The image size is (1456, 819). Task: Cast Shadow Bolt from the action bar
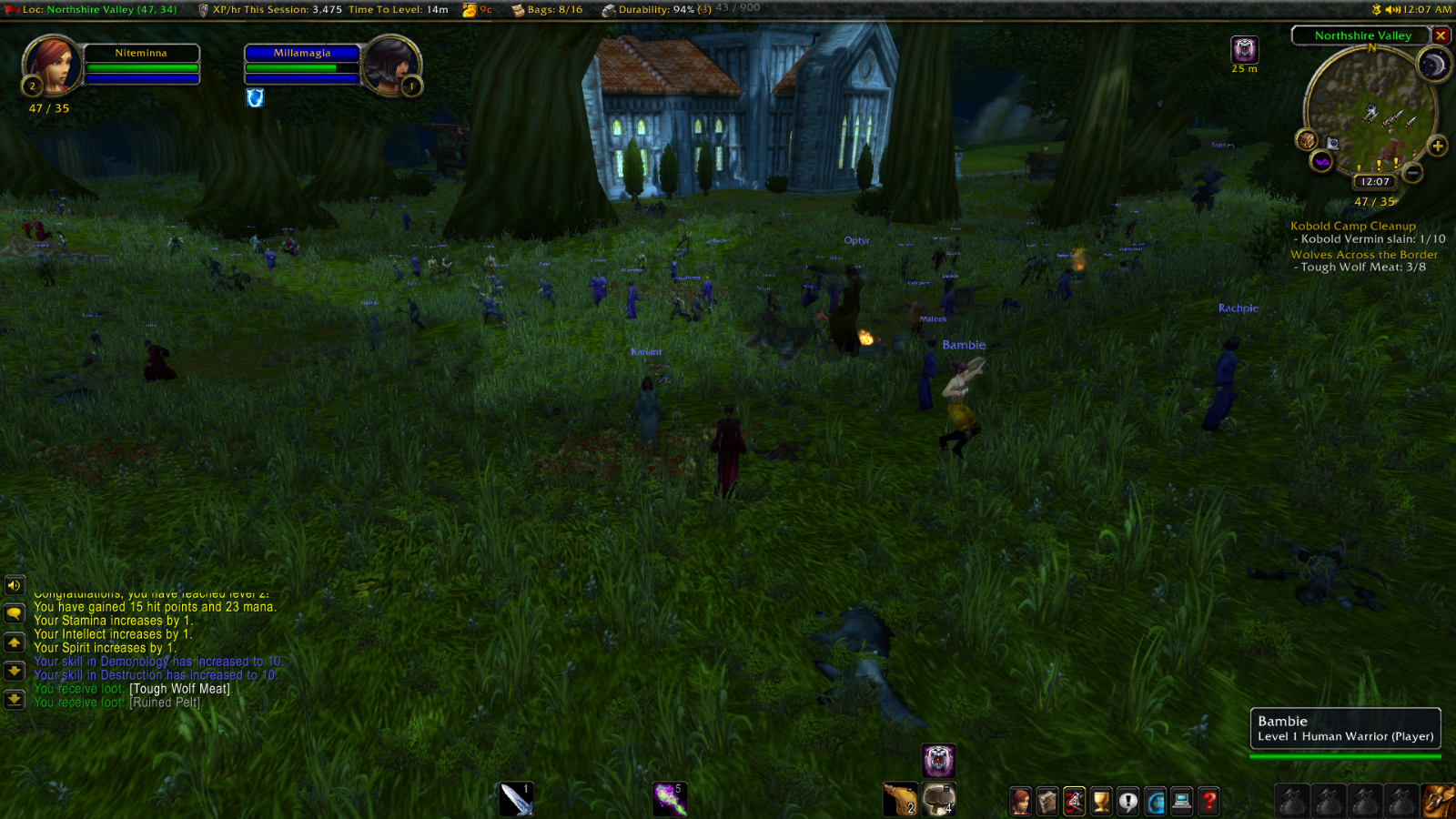[671, 798]
